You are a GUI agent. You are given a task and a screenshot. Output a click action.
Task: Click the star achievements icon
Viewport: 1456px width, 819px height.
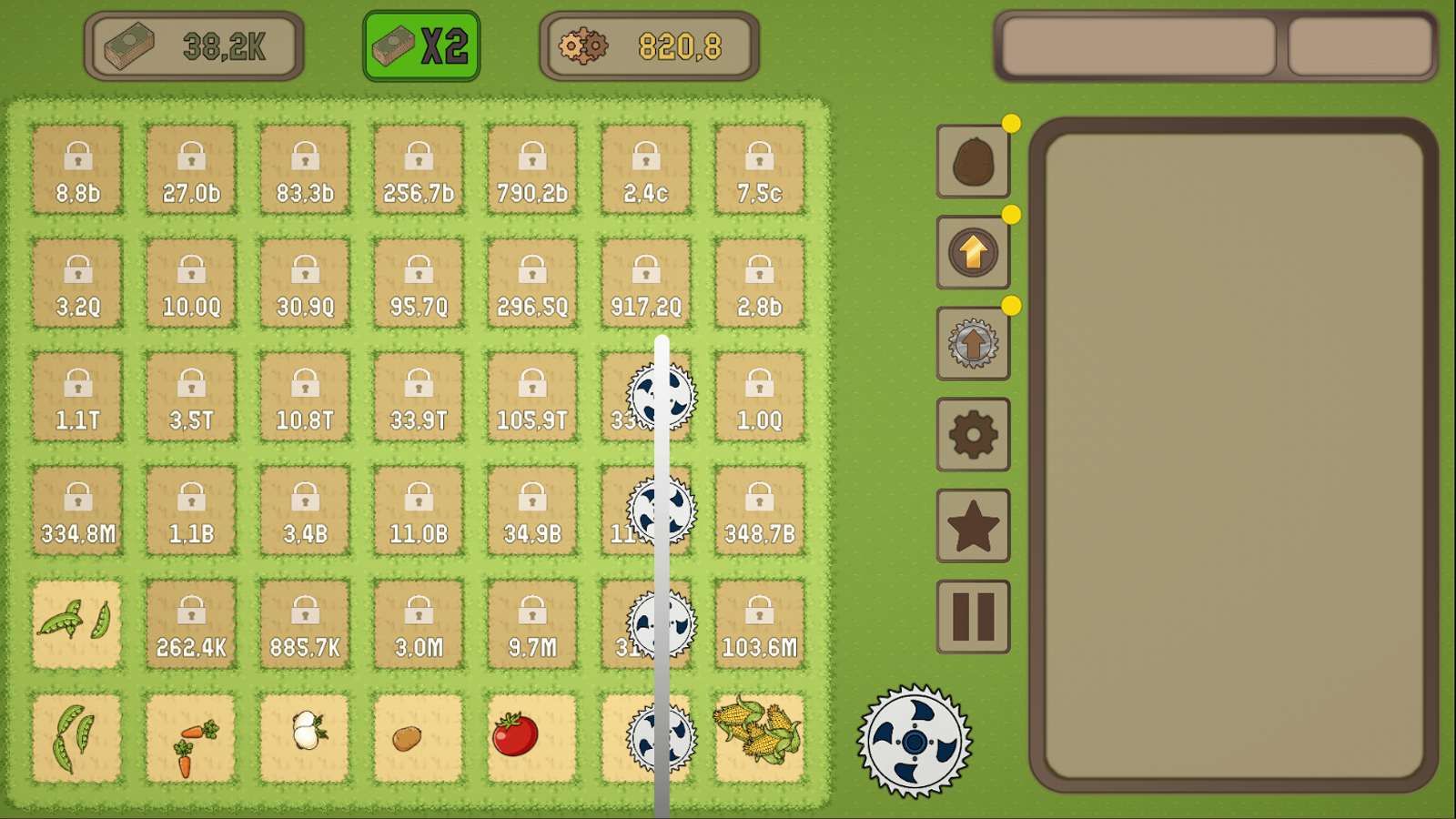click(972, 523)
